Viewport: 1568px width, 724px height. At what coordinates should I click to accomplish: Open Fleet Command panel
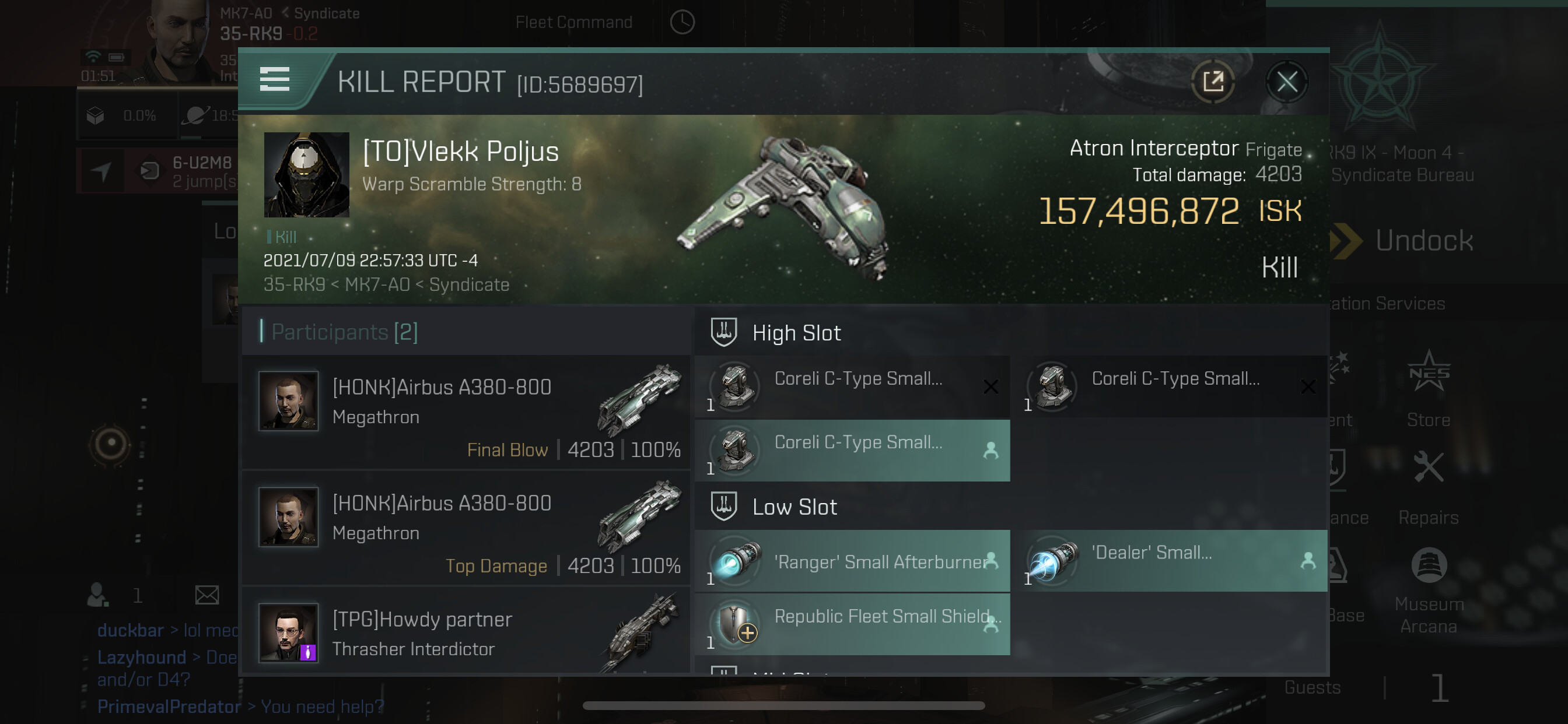pos(573,23)
